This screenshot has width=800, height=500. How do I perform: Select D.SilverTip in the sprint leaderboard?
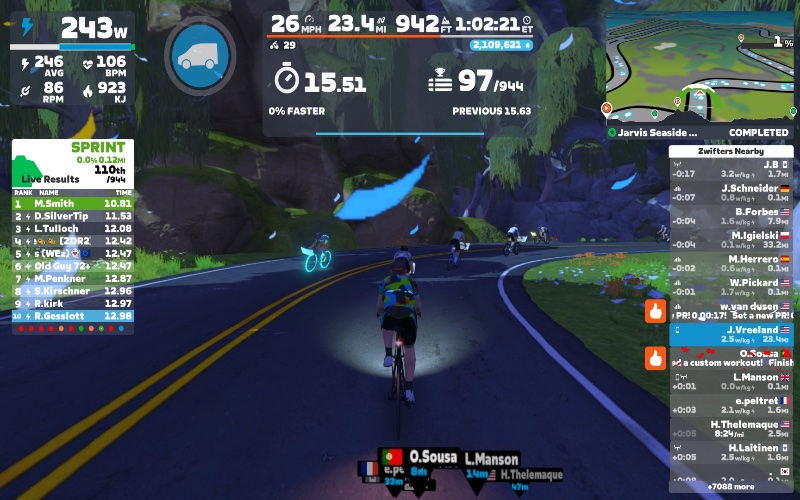(72, 216)
